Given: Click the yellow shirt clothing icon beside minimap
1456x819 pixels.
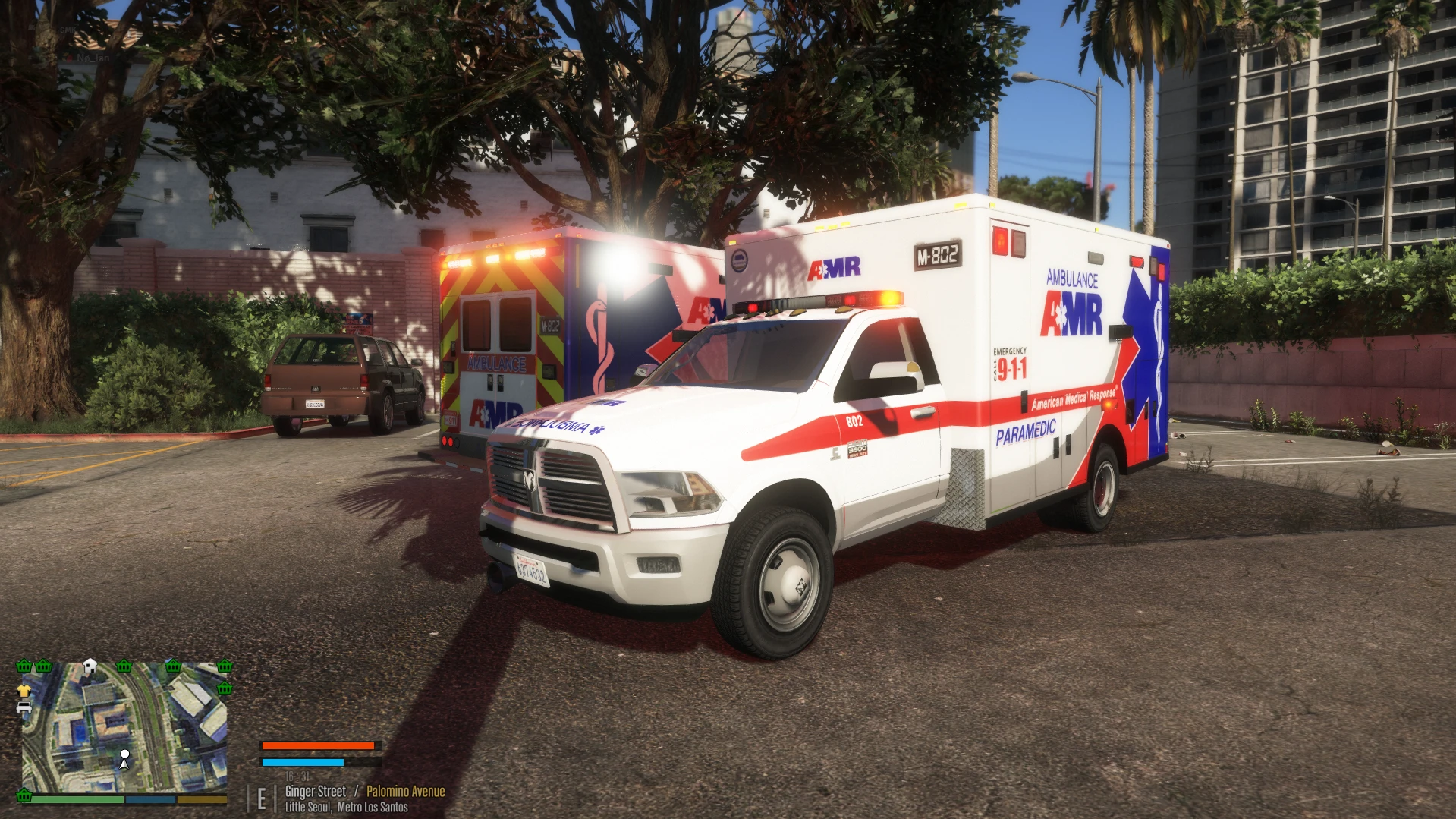Looking at the screenshot, I should pos(24,691).
